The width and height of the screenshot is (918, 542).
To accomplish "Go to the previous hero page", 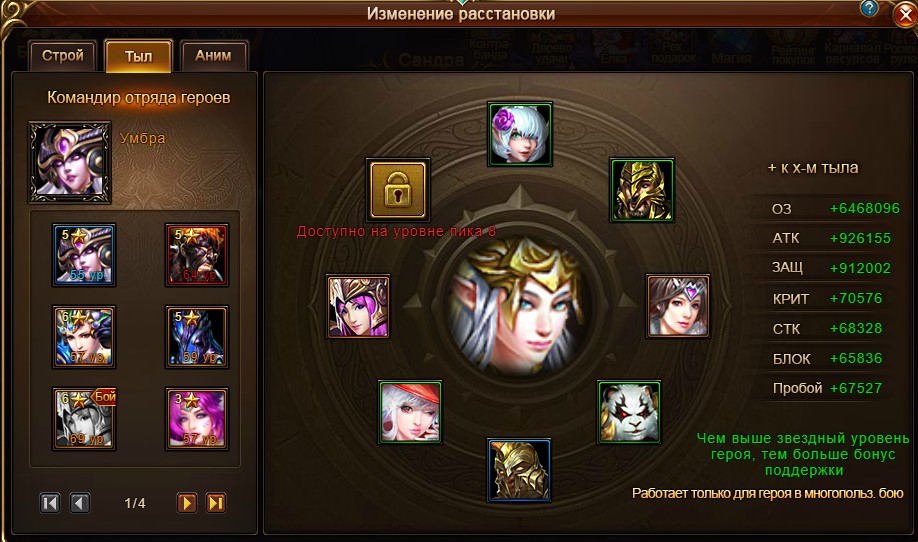I will (x=80, y=503).
